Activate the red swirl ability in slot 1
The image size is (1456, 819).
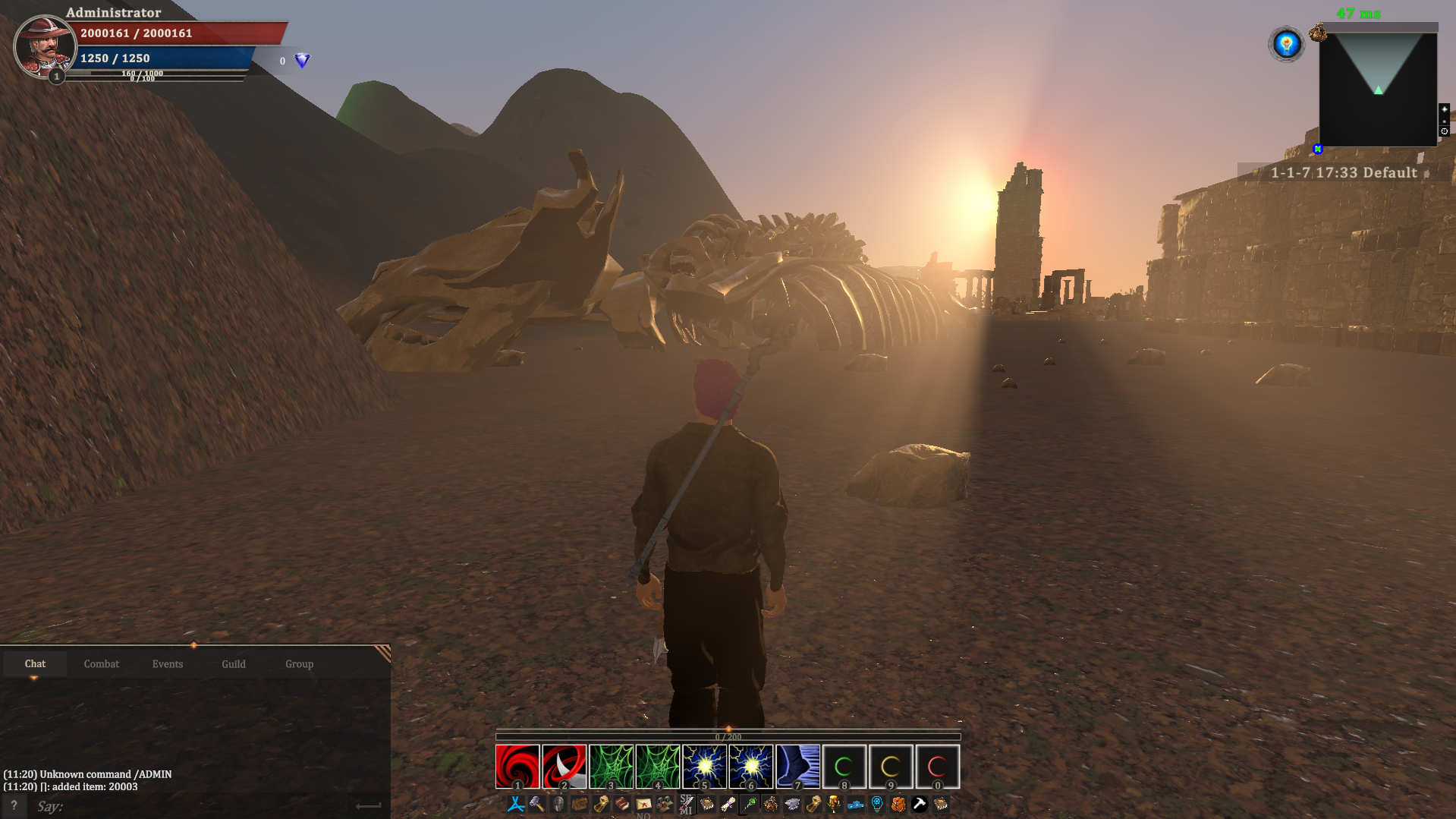click(517, 766)
